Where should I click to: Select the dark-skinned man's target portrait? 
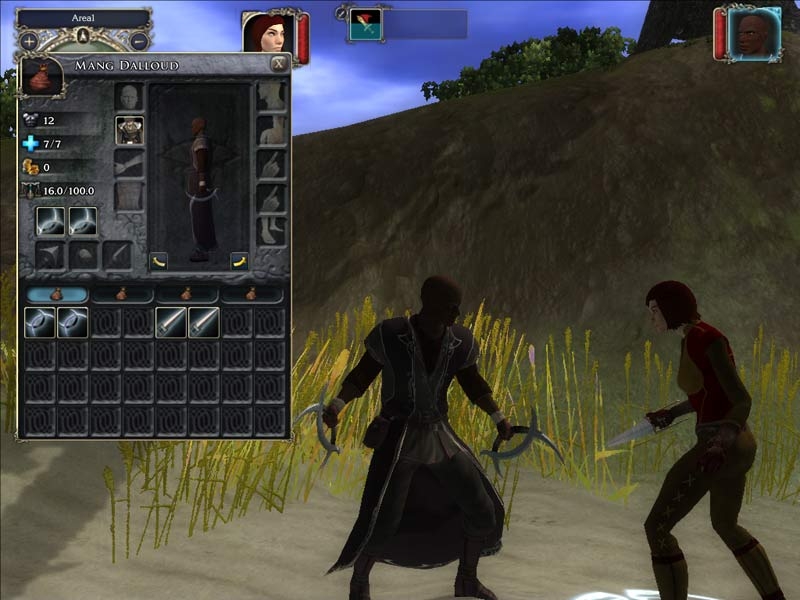point(754,35)
